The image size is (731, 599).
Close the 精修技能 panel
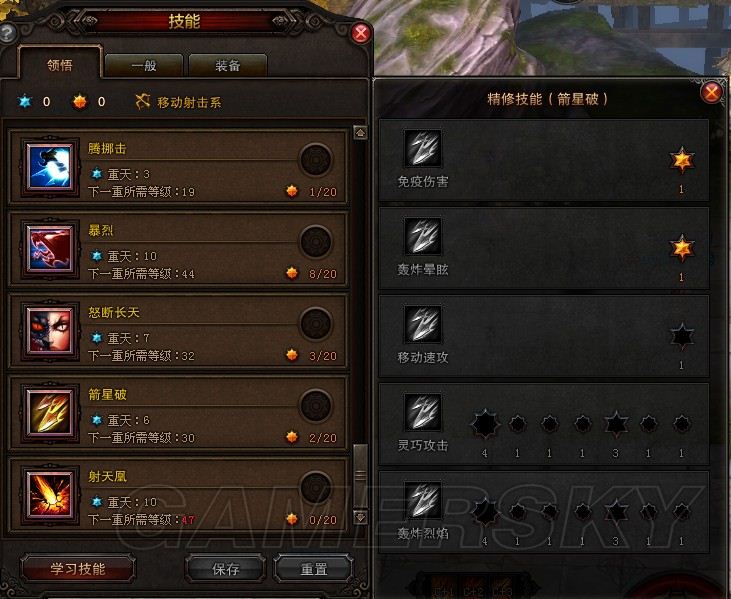(712, 93)
